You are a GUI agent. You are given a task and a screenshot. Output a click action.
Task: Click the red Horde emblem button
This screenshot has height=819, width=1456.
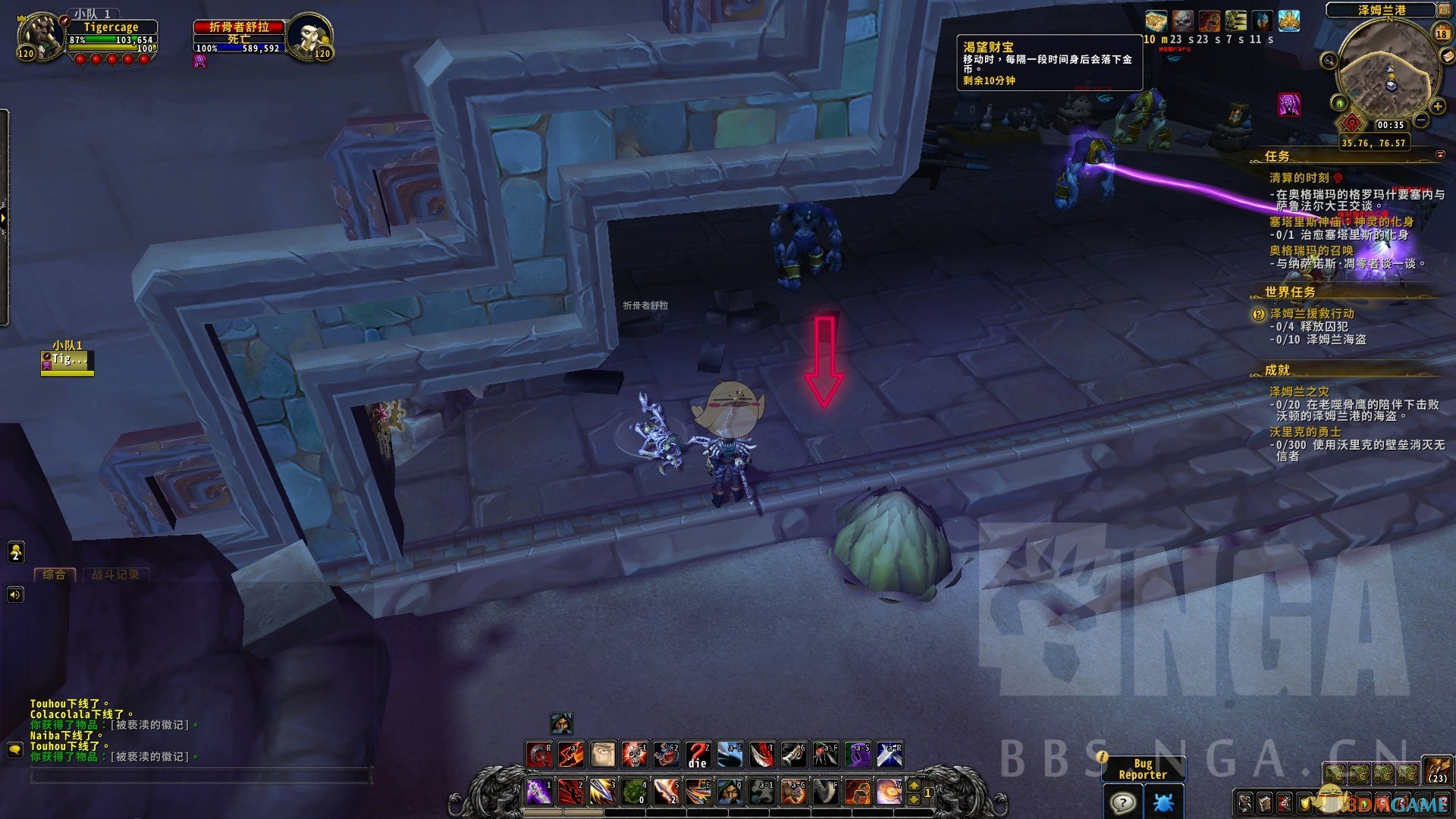[1352, 123]
